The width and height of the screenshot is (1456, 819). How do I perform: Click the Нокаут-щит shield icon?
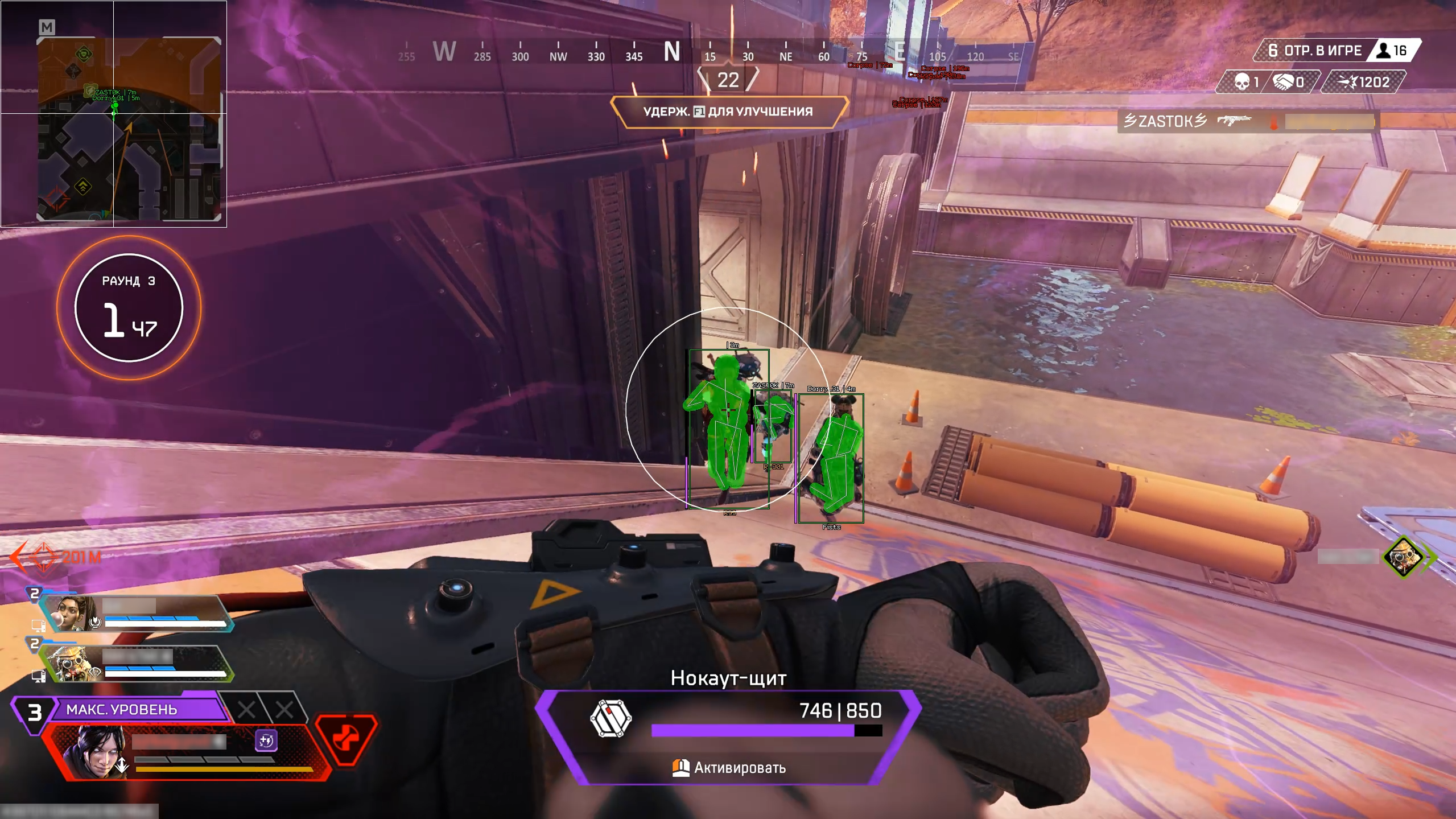[611, 719]
